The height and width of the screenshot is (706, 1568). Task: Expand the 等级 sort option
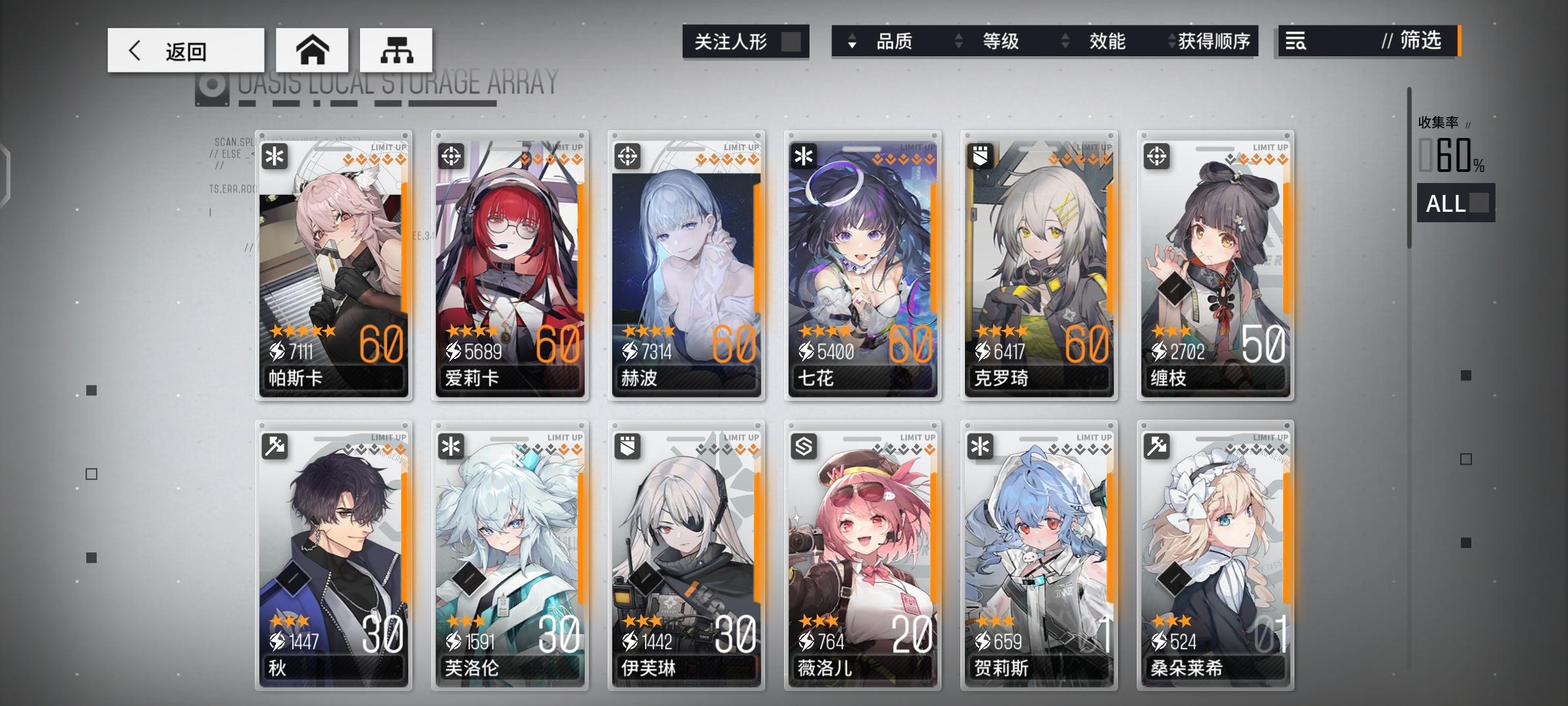[x=999, y=41]
